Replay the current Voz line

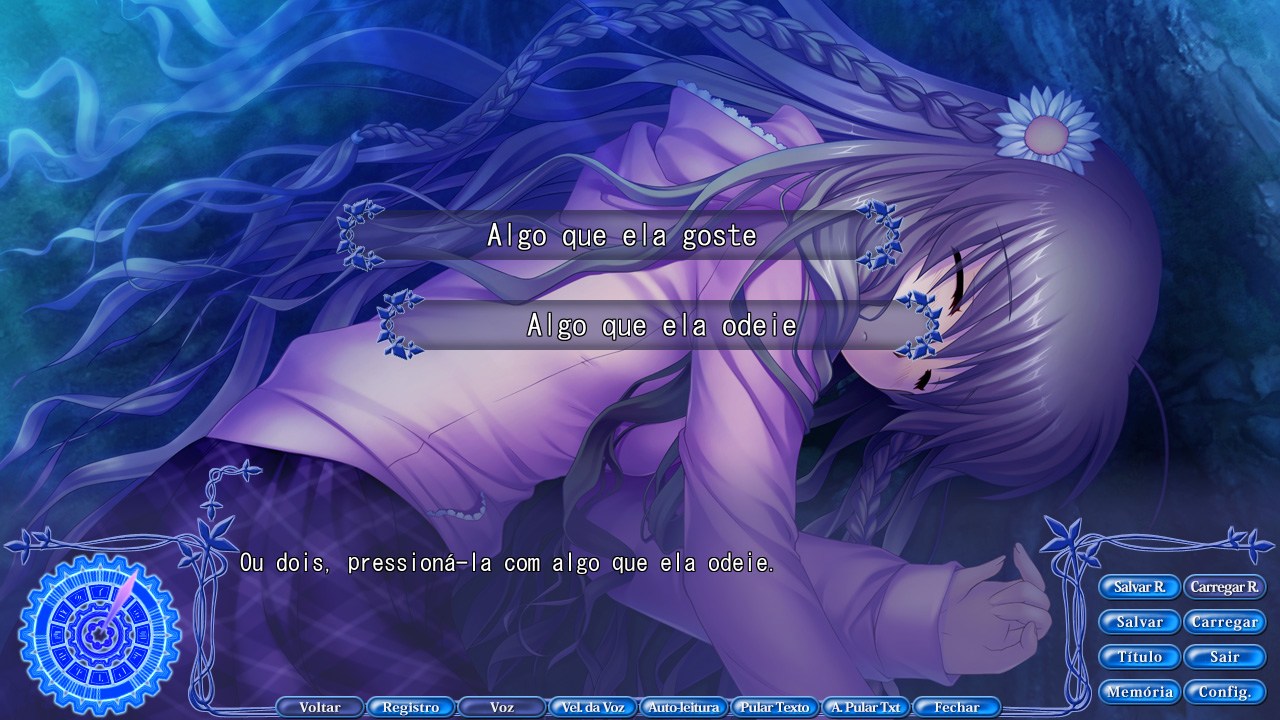point(500,706)
